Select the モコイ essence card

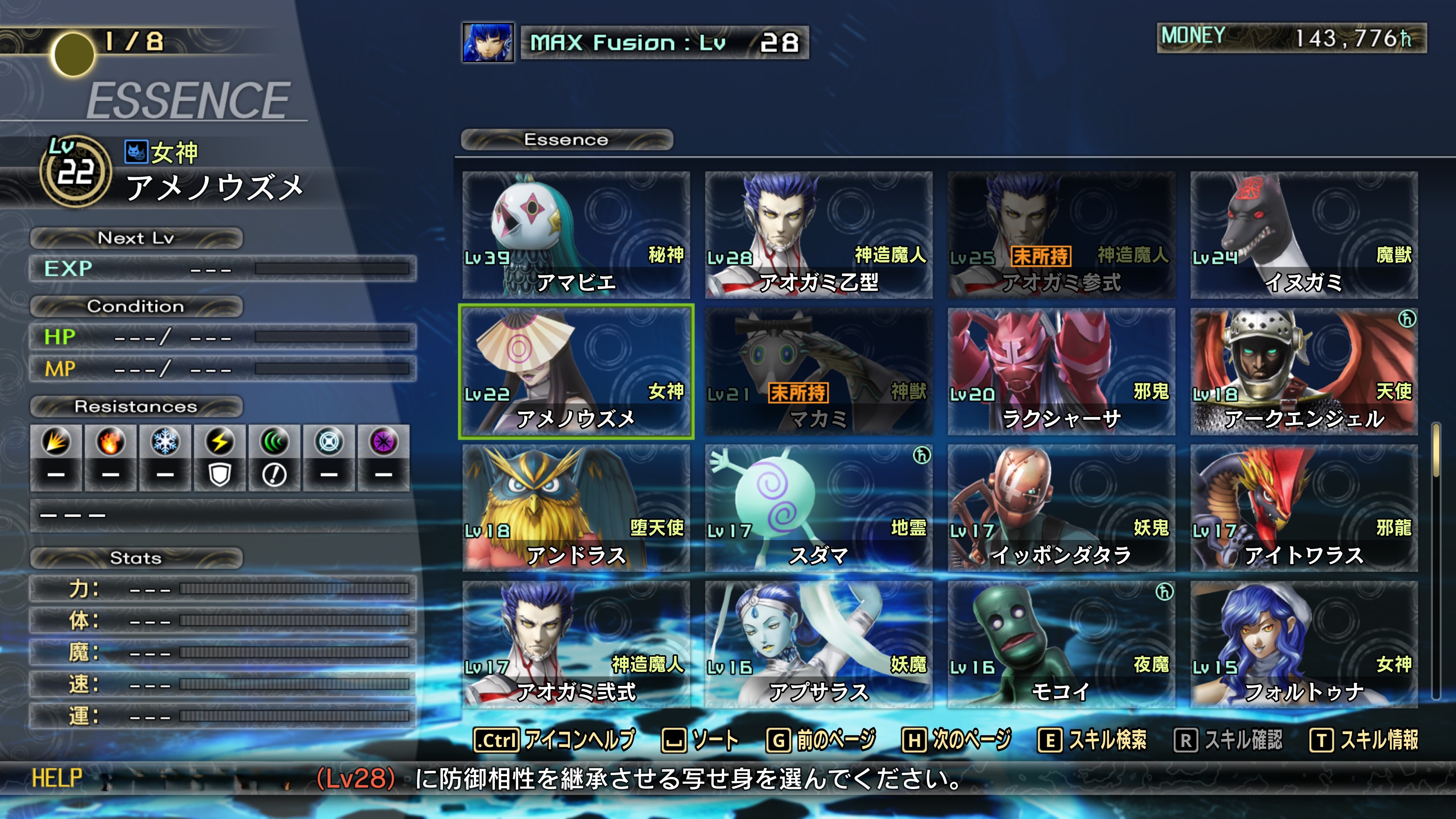coord(1061,644)
